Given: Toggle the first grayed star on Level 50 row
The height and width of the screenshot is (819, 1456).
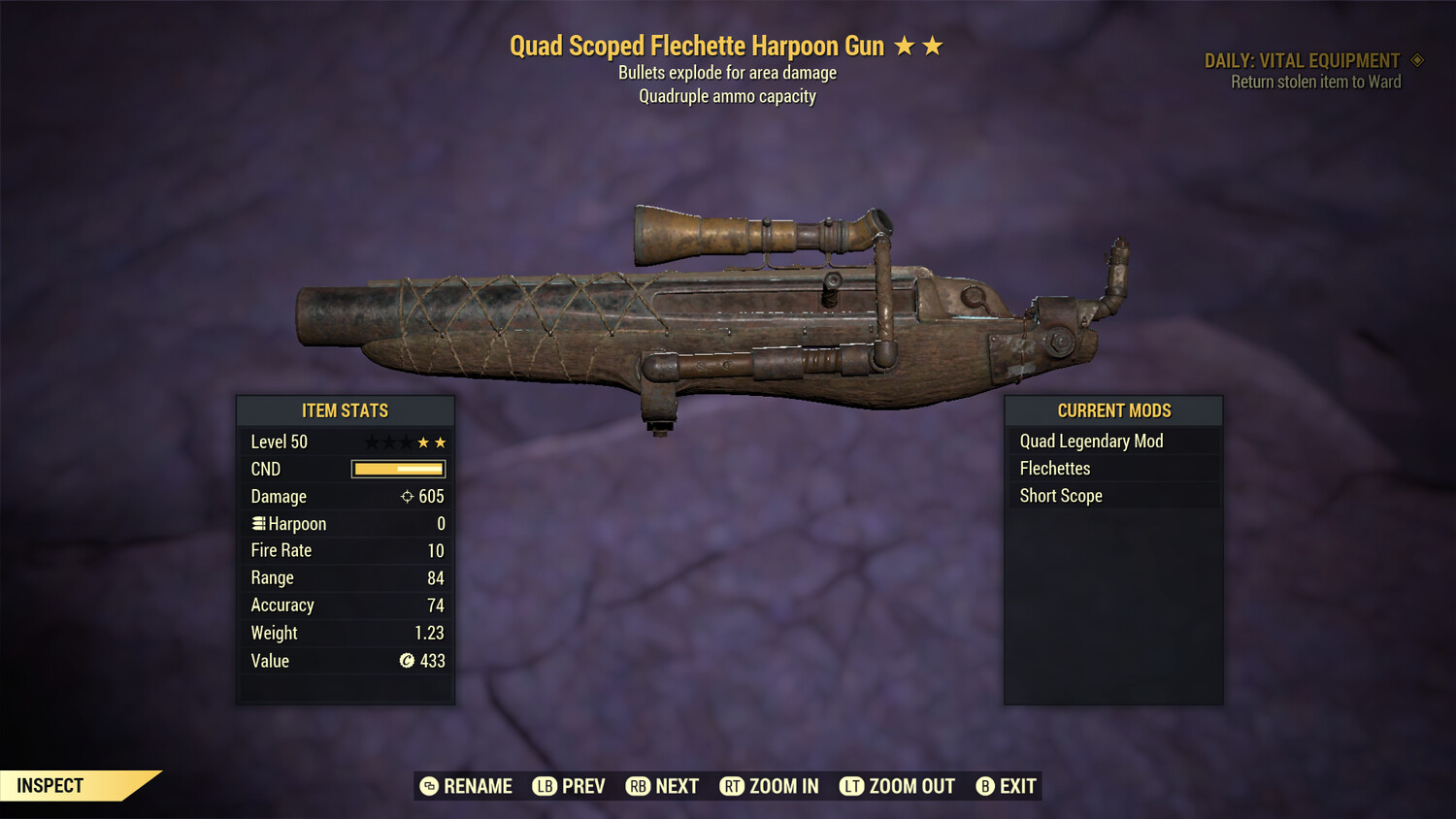Looking at the screenshot, I should (371, 442).
